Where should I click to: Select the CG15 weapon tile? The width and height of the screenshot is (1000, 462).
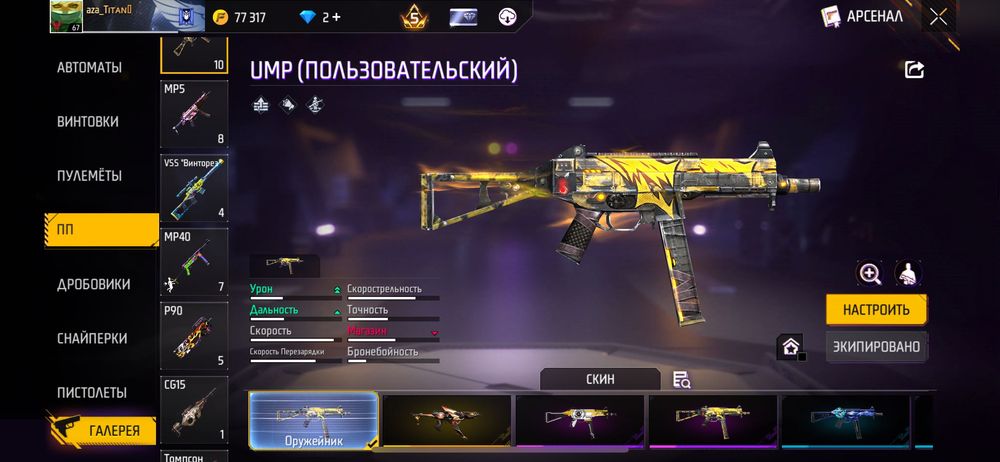coord(194,410)
